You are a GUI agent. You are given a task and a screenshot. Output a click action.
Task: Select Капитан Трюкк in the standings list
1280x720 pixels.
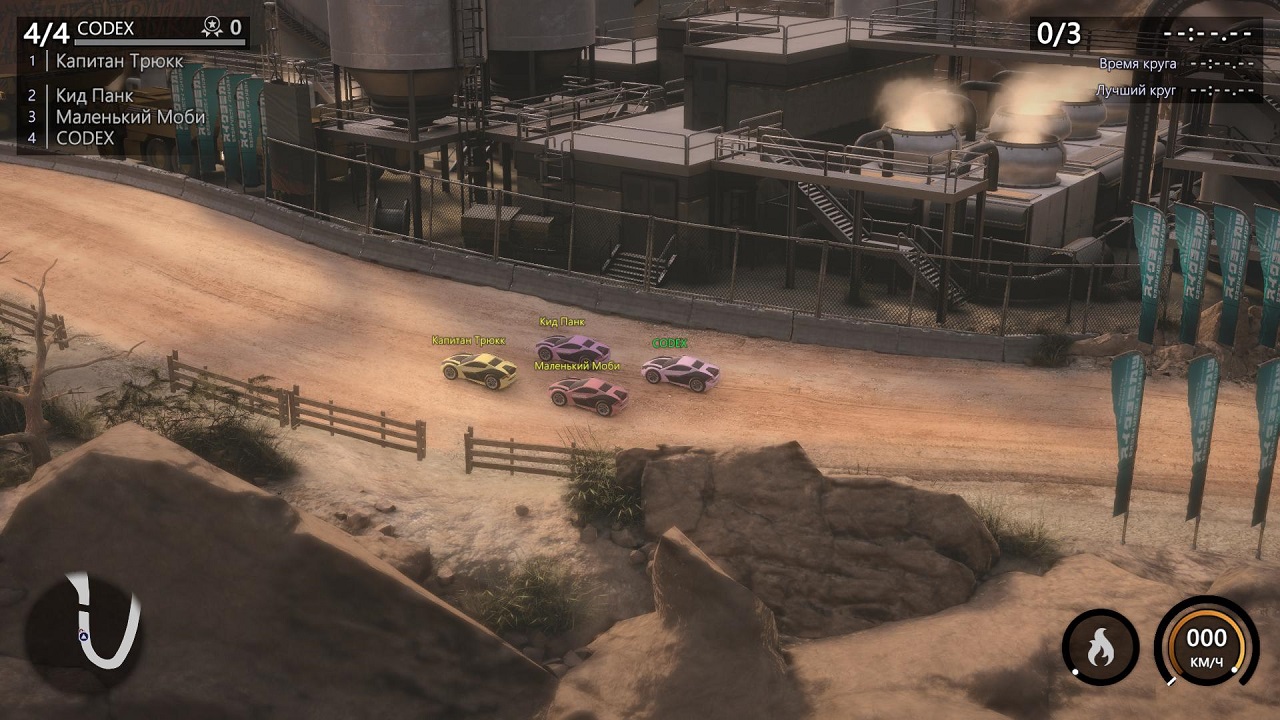(119, 61)
